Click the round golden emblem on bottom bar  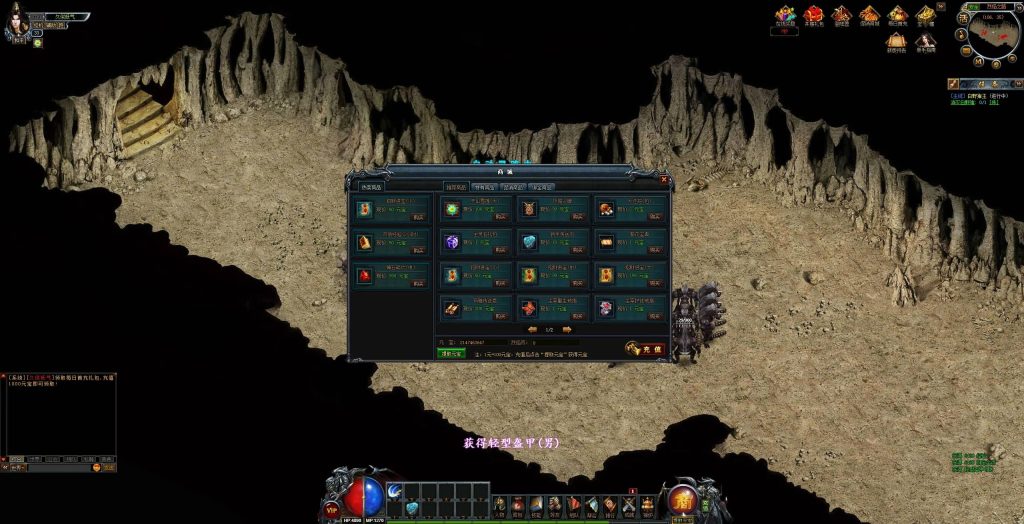684,499
